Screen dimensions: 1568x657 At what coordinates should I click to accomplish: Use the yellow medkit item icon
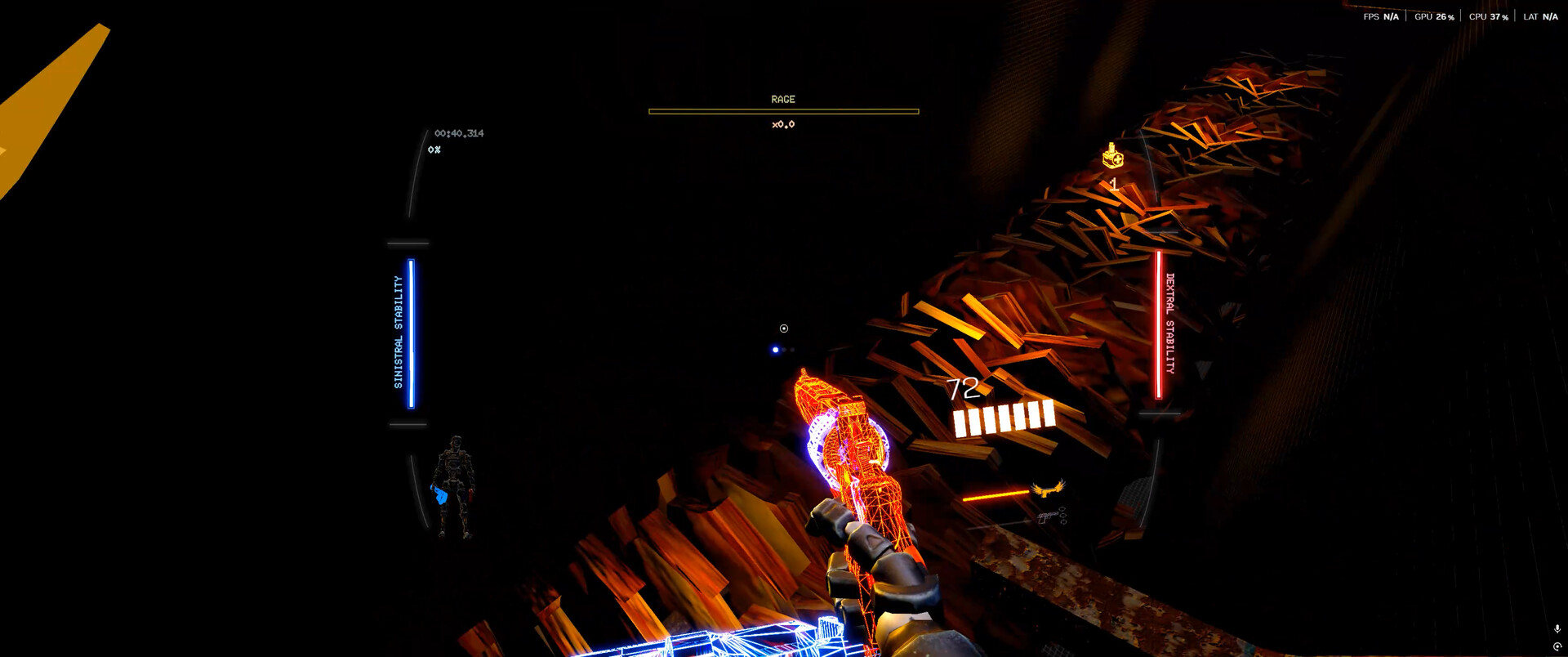pos(1112,155)
